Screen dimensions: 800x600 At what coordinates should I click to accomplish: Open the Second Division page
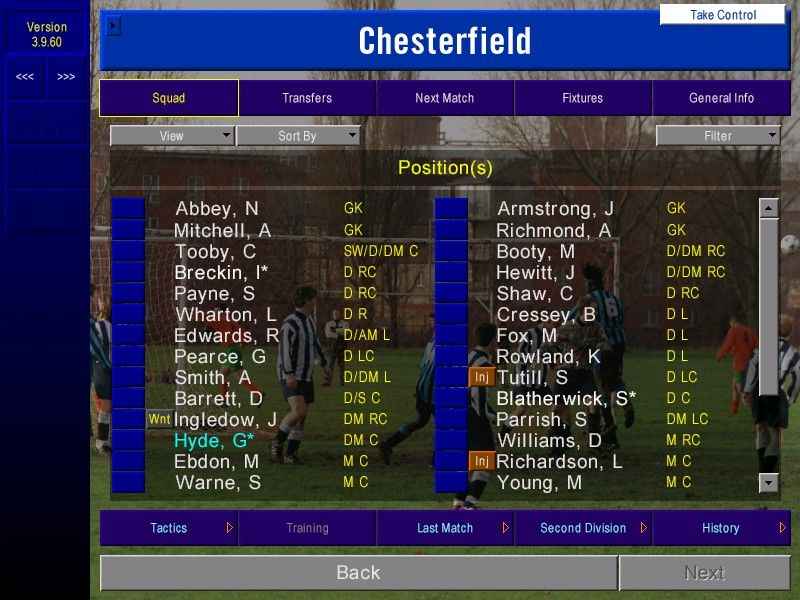[x=583, y=528]
